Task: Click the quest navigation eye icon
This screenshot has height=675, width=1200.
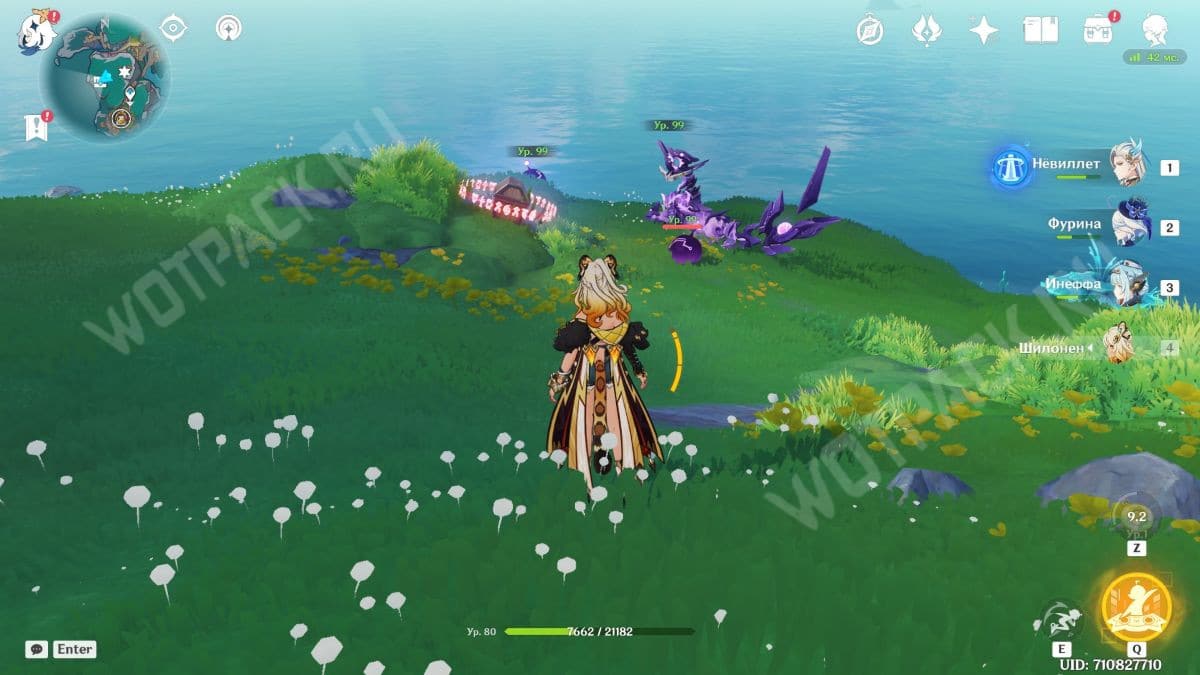Action: click(x=174, y=29)
